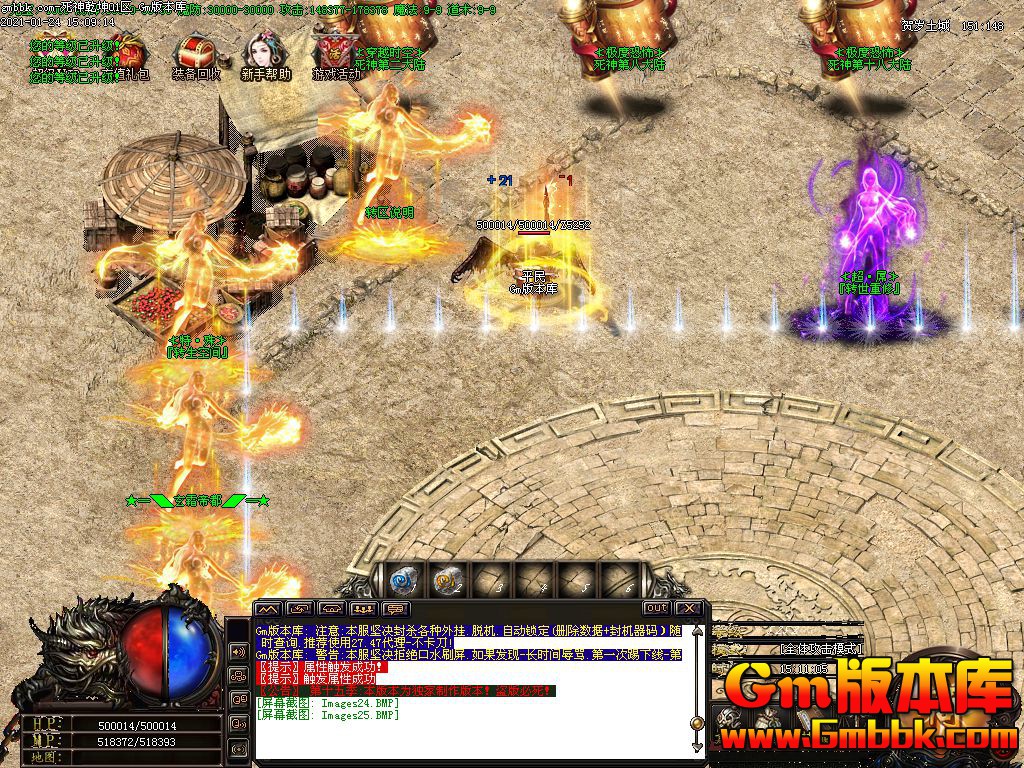Click the chat message log area
1024x768 pixels.
click(x=470, y=690)
